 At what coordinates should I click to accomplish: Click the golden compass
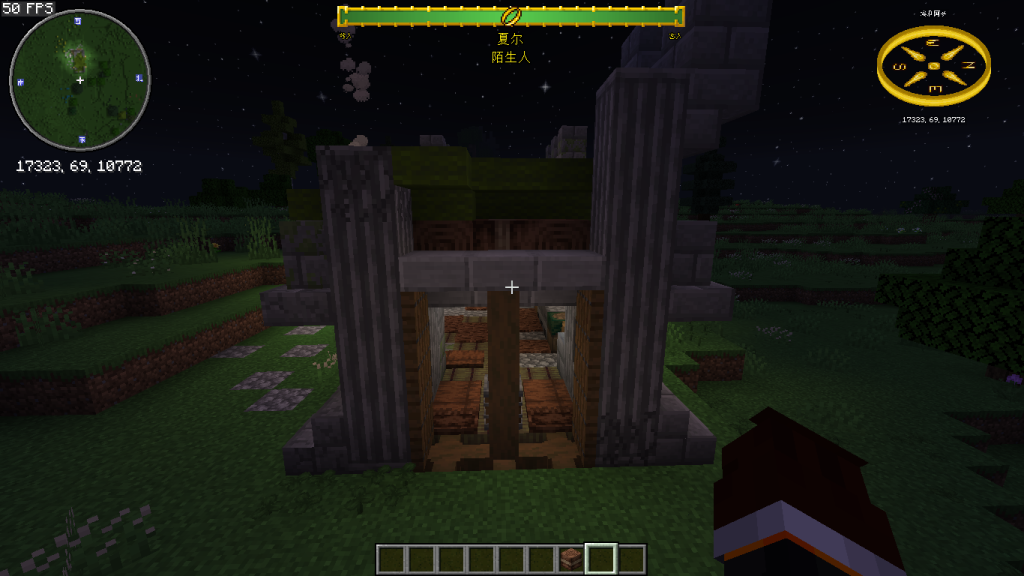(x=933, y=66)
